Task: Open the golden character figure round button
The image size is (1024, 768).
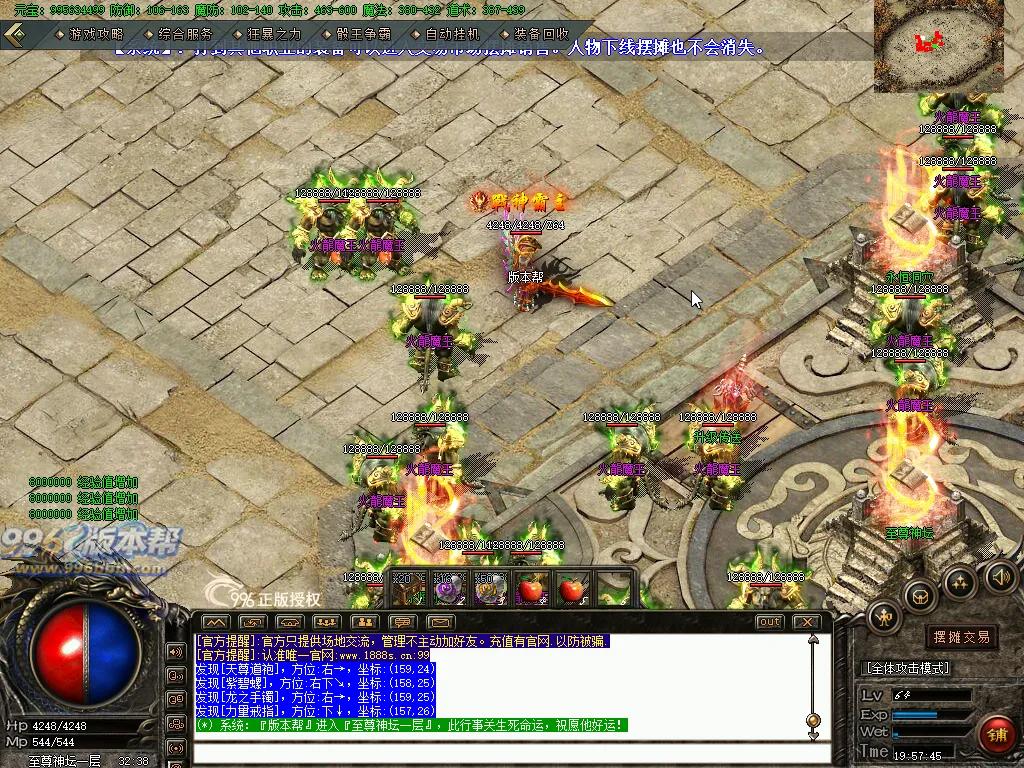Action: pyautogui.click(x=884, y=616)
